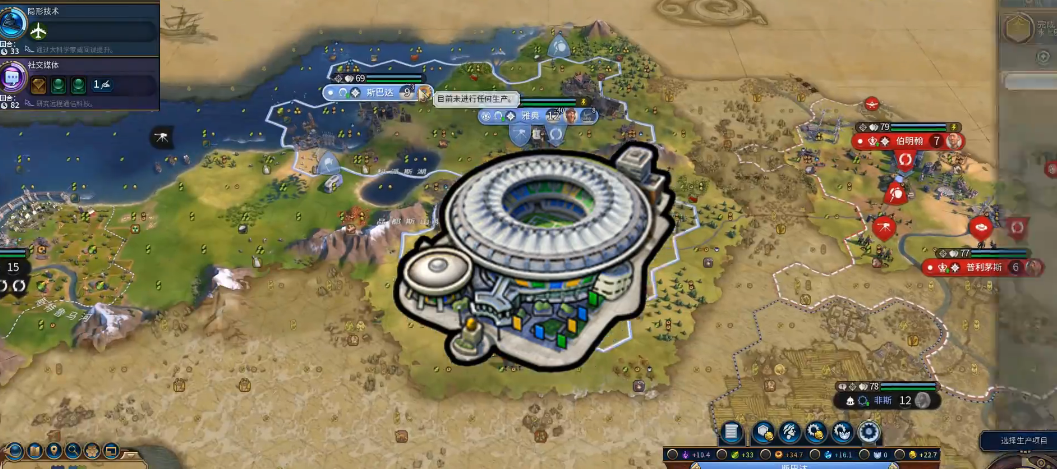Select the Sparta city banner
The height and width of the screenshot is (469, 1057).
[x=376, y=92]
